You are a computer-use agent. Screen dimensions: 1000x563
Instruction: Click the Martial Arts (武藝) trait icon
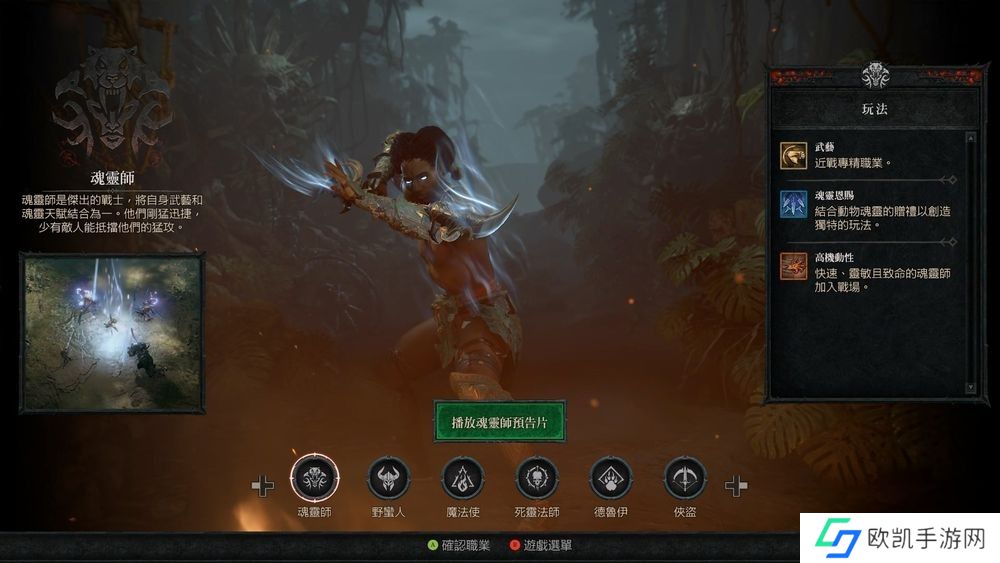(794, 154)
